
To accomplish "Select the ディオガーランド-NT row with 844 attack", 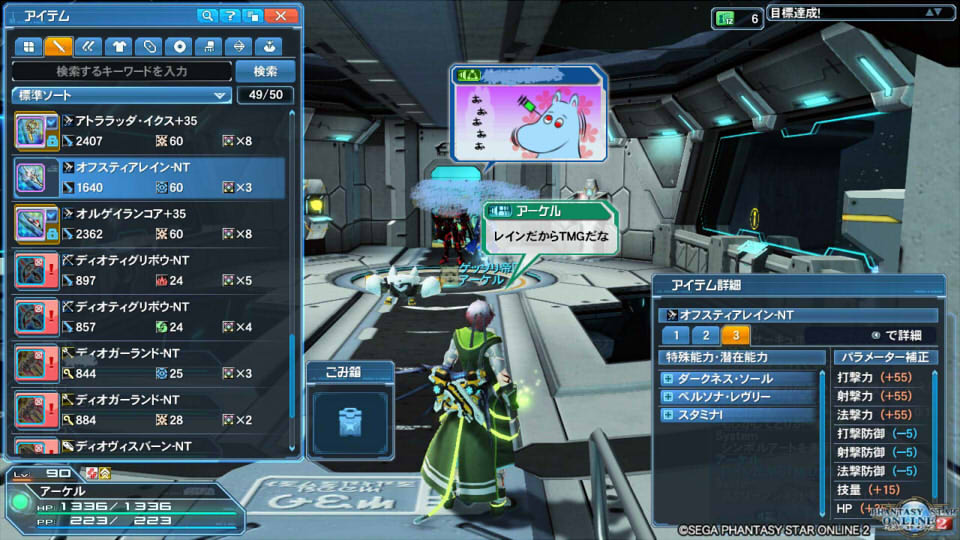I will click(150, 363).
